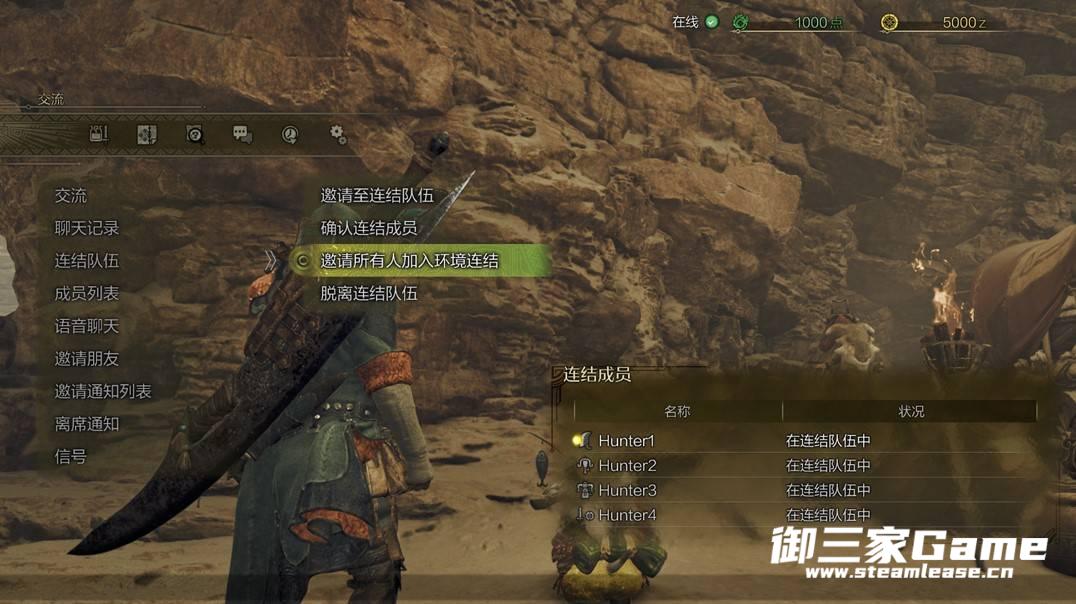
Task: Choose 邀请至连结队伍 in the submenu
Action: click(x=377, y=196)
